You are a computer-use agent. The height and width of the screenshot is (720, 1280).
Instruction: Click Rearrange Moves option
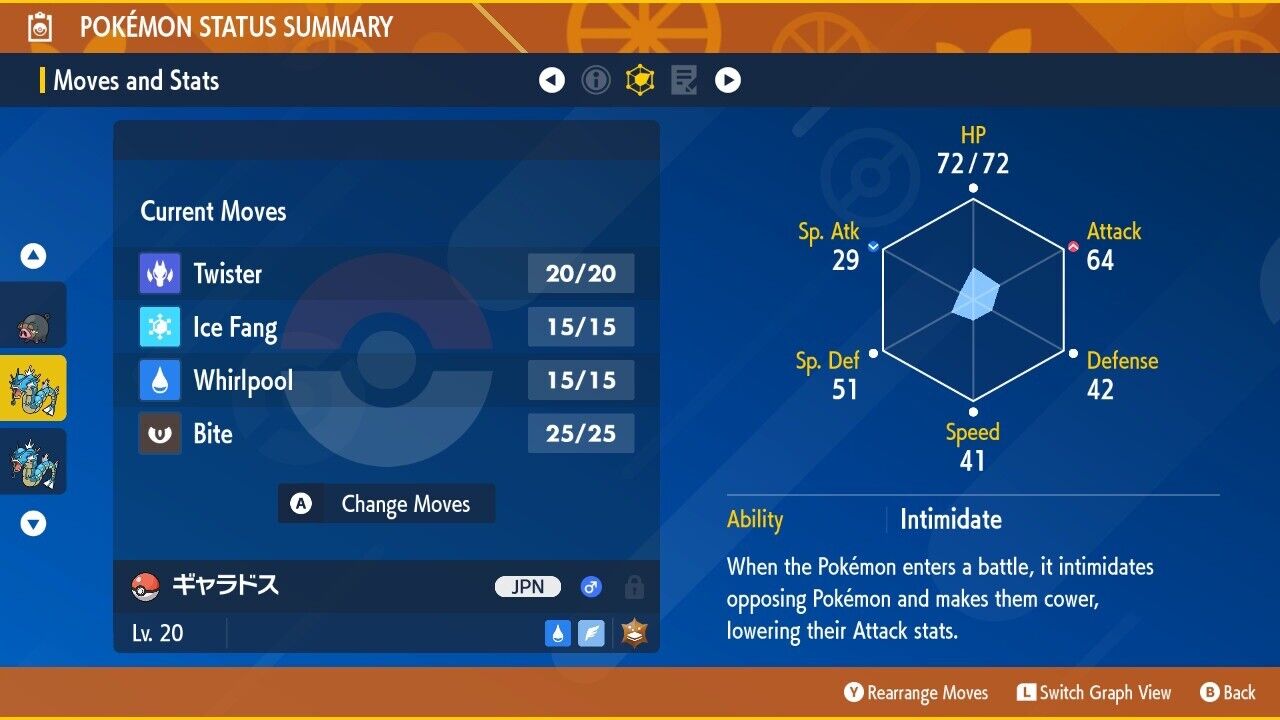916,693
